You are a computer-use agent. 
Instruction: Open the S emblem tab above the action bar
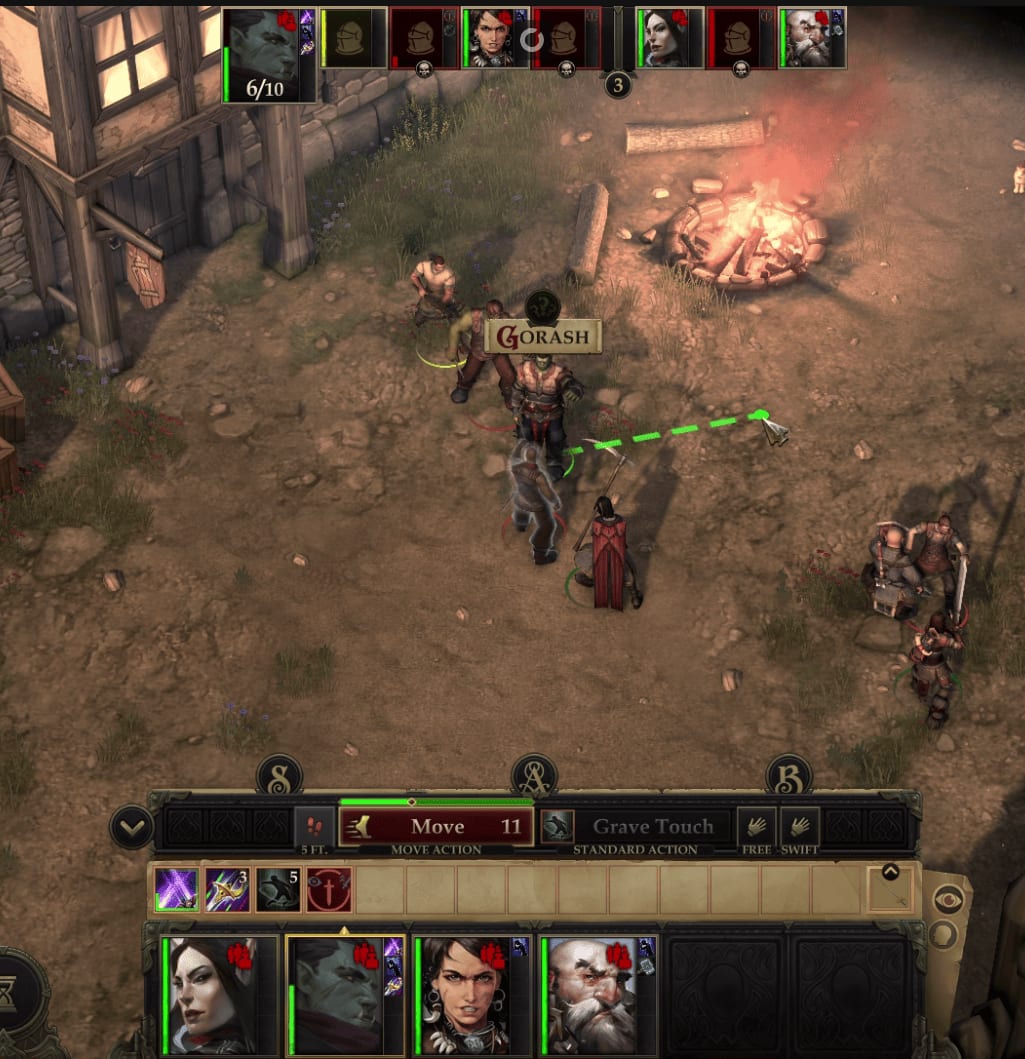pyautogui.click(x=279, y=776)
